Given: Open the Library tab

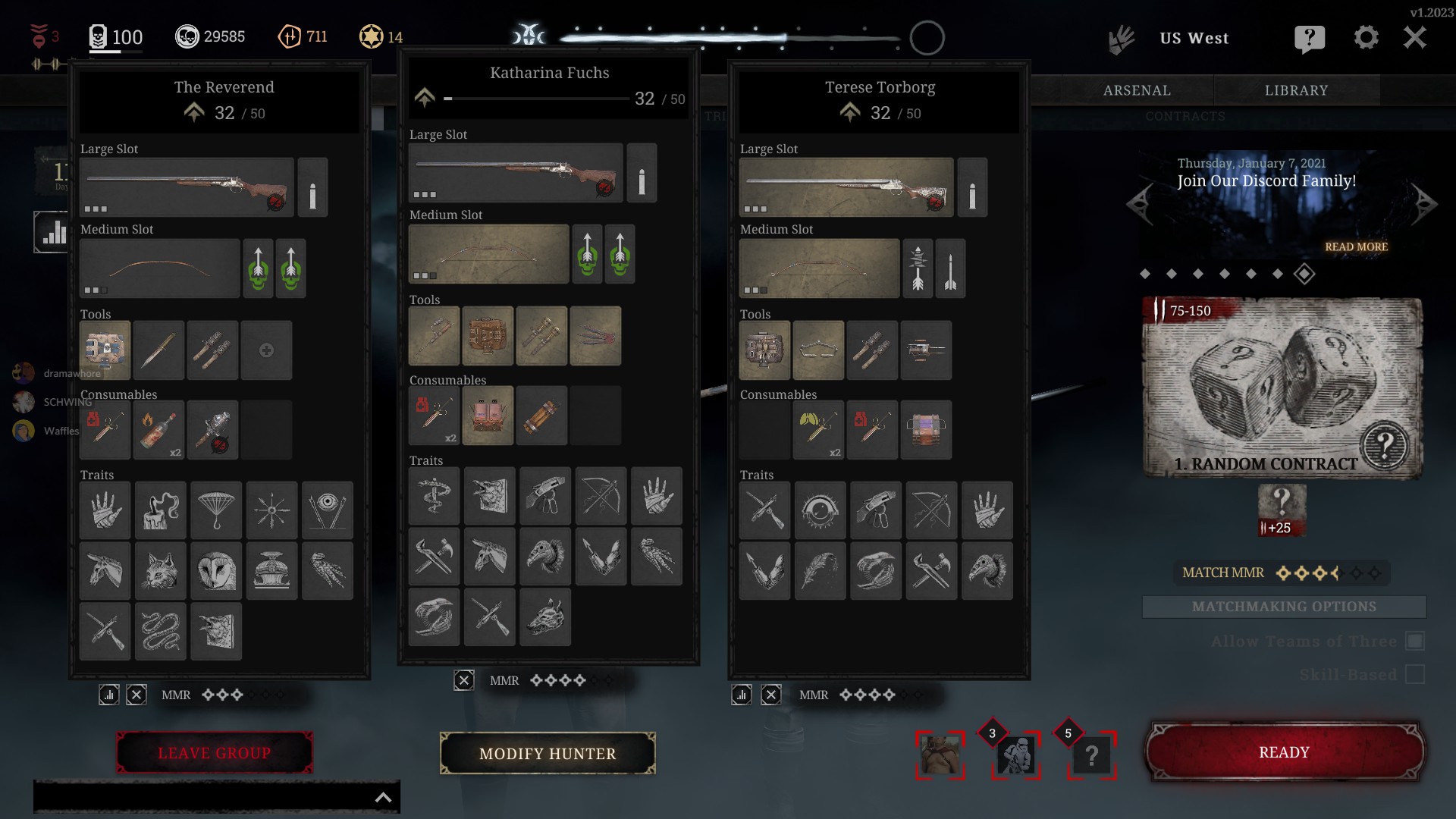Looking at the screenshot, I should 1296,90.
